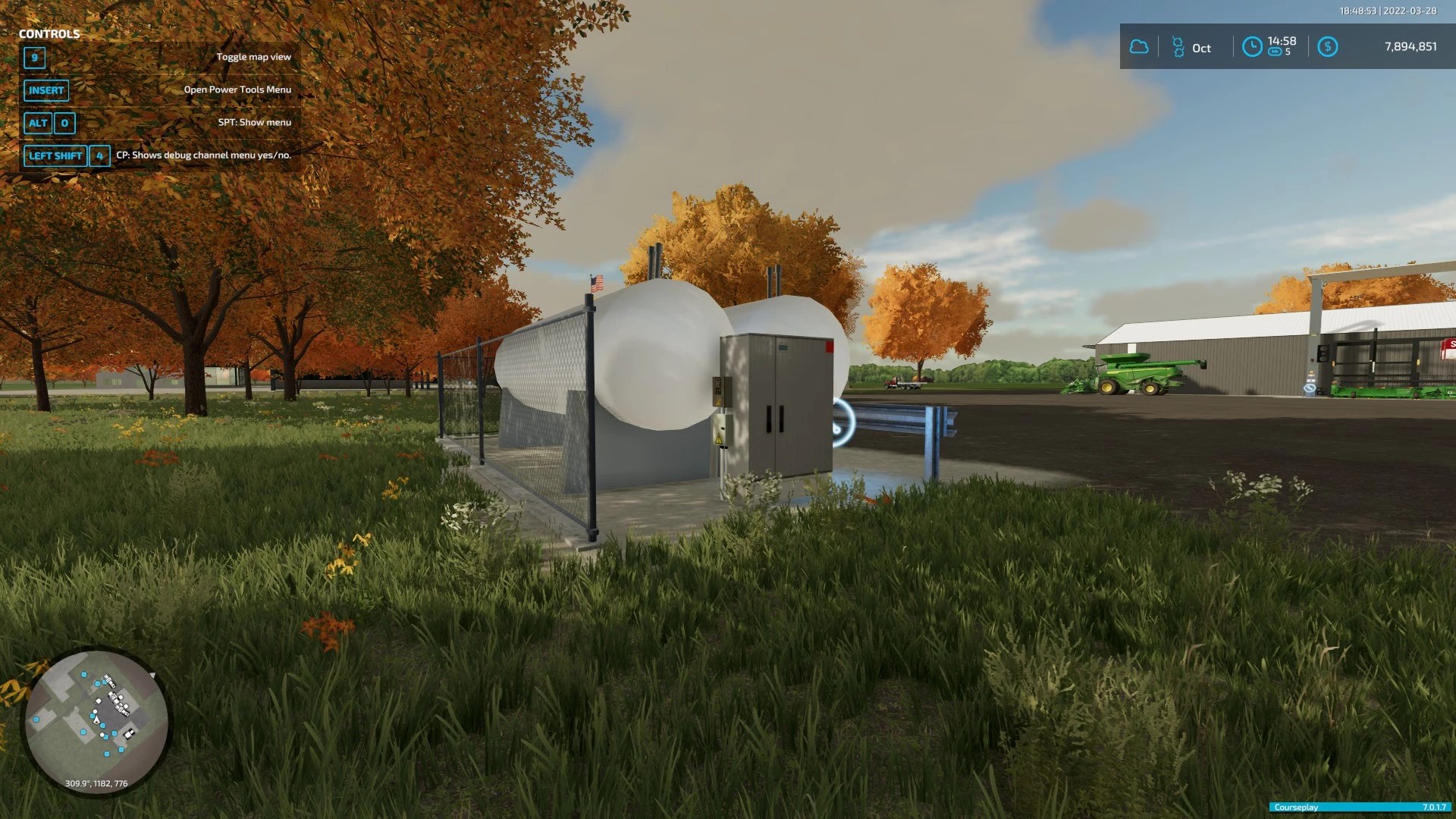Select the clock icon in the top bar
The height and width of the screenshot is (819, 1456).
coord(1252,47)
